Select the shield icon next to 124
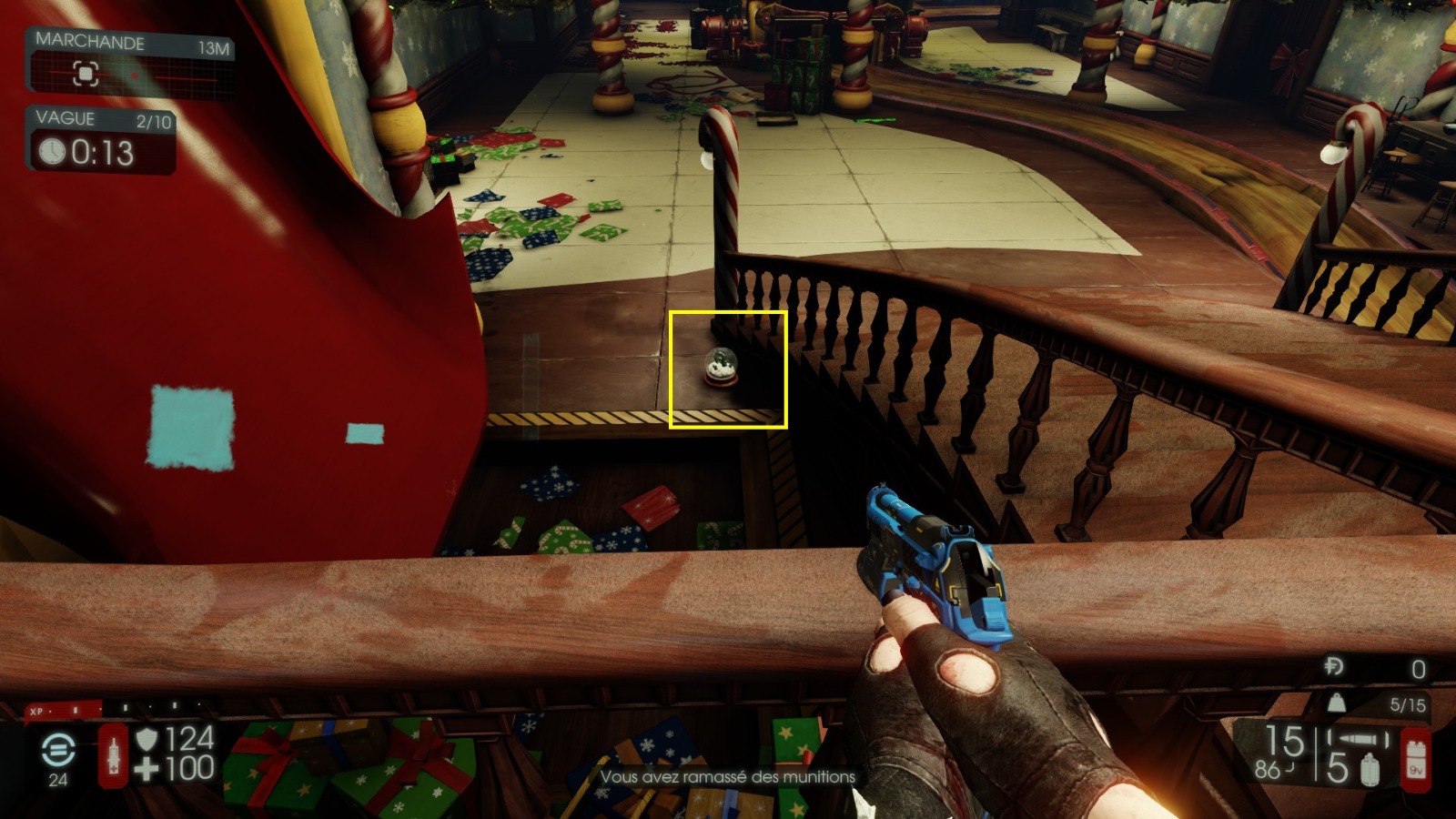Image resolution: width=1456 pixels, height=819 pixels. tap(146, 740)
